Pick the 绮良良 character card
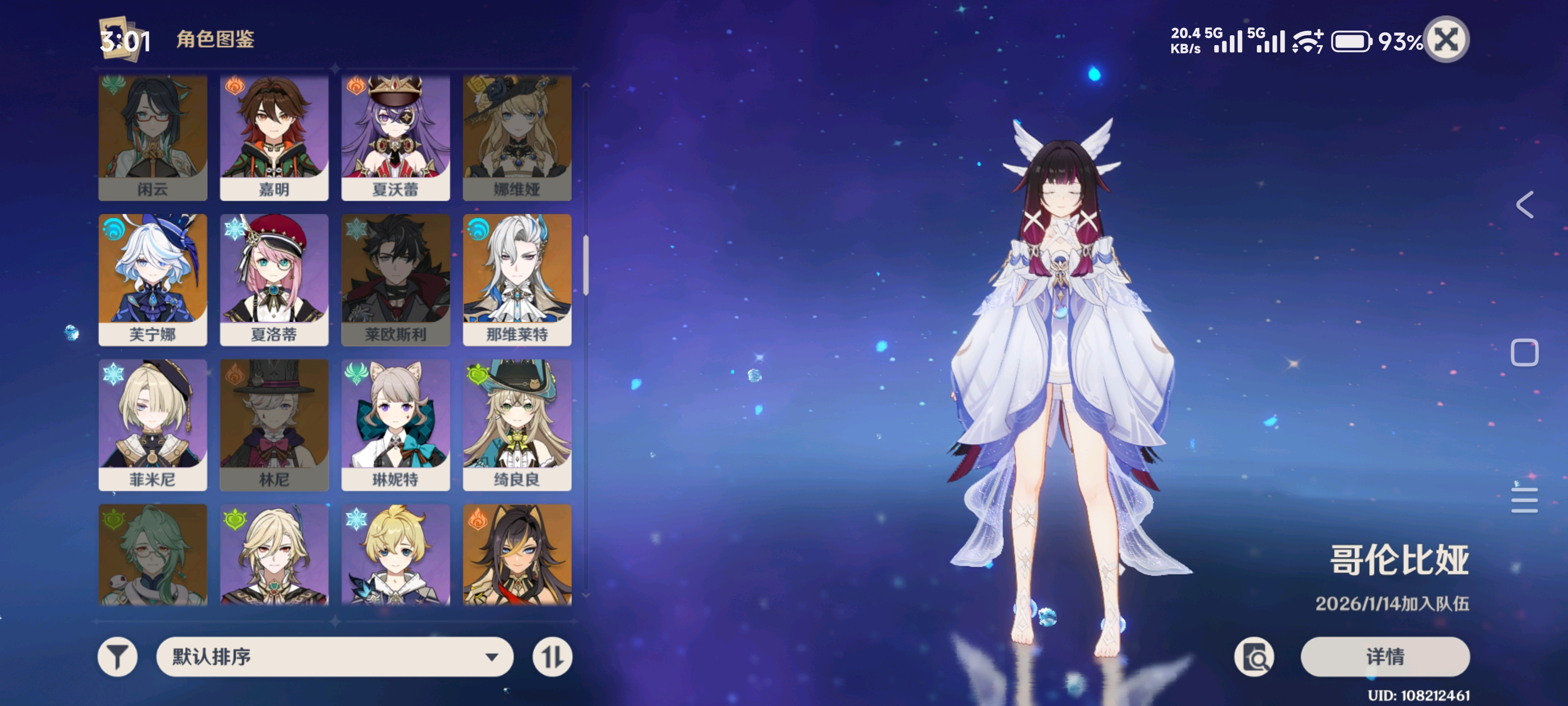This screenshot has height=706, width=1568. click(517, 425)
